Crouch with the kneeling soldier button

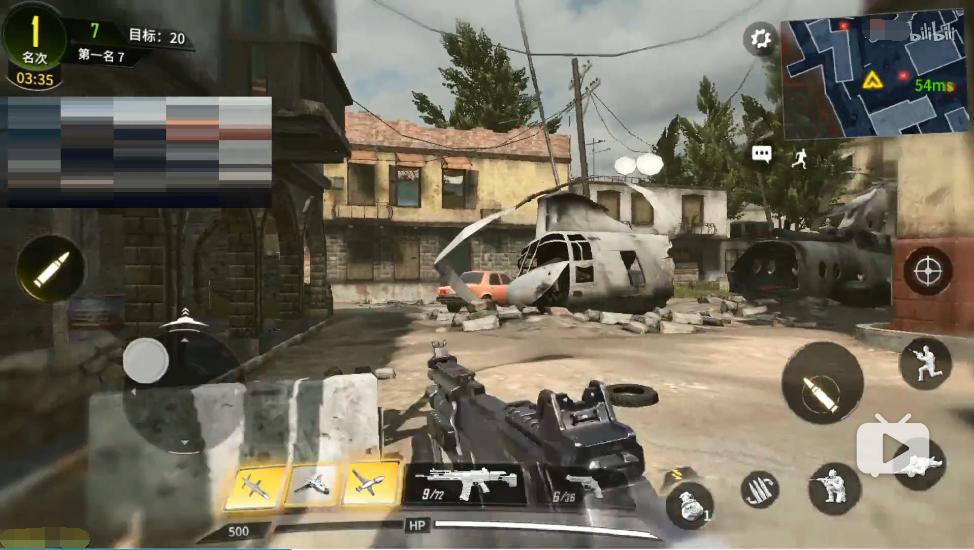click(834, 489)
